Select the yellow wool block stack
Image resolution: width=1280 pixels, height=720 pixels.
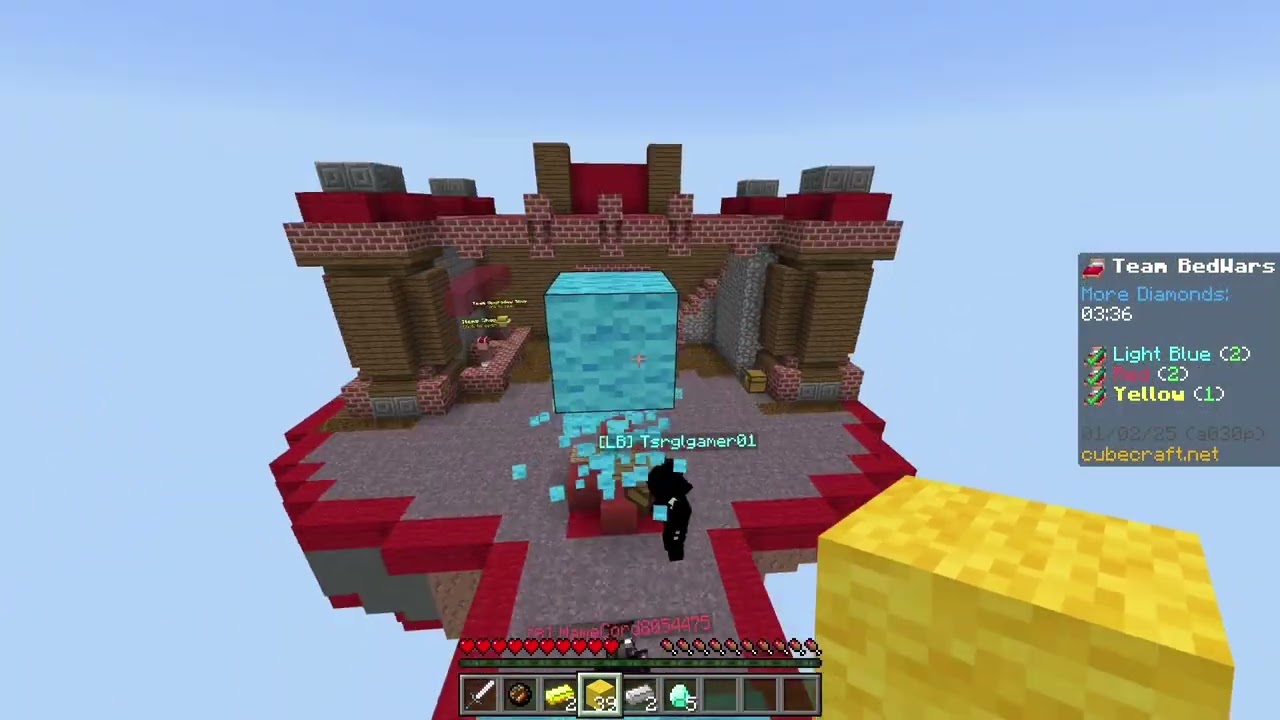click(x=600, y=694)
